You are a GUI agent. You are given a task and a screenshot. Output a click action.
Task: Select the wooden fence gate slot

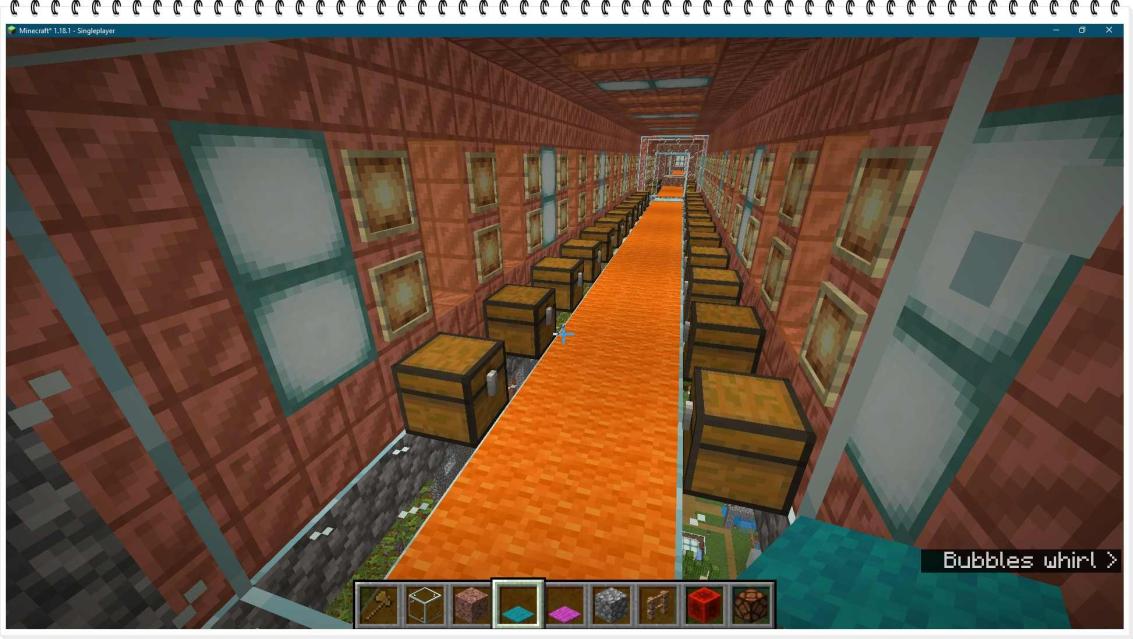[658, 605]
